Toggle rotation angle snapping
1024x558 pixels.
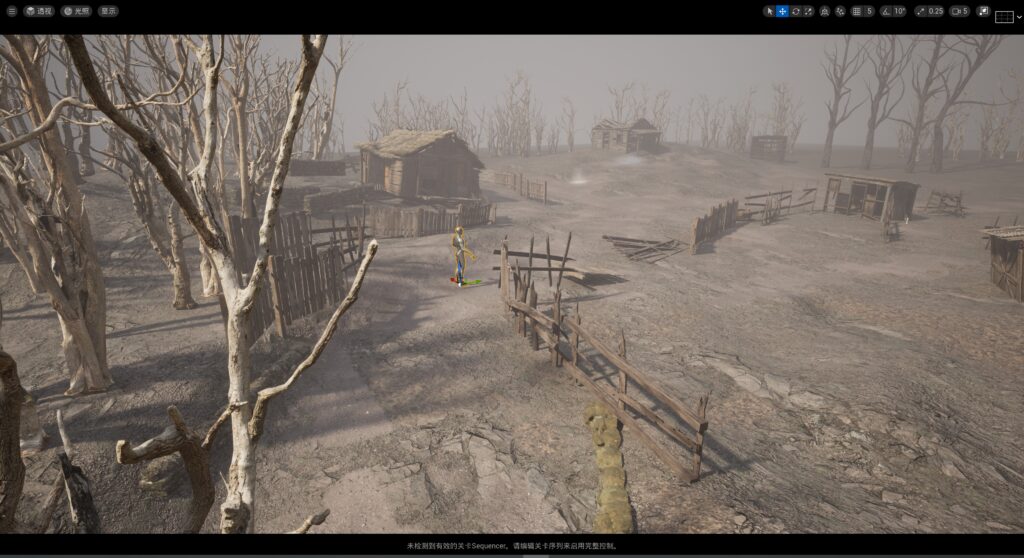click(x=886, y=11)
